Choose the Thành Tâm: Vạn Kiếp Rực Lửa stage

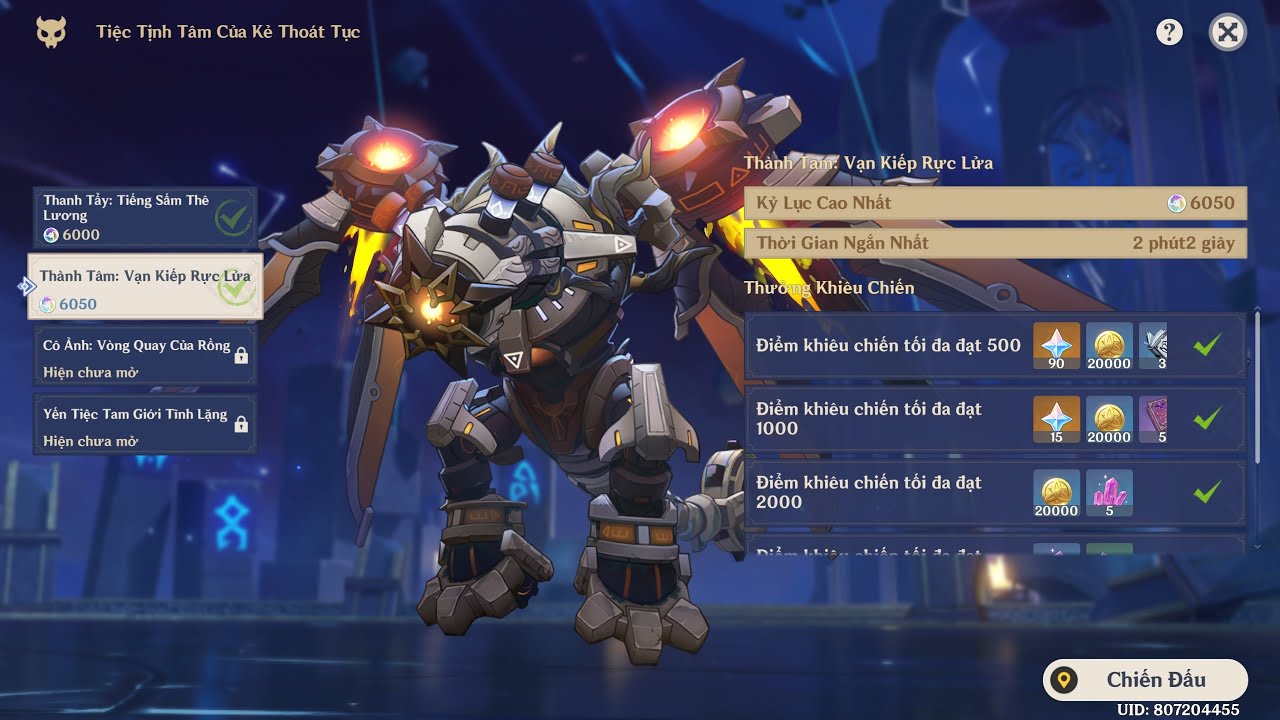[x=145, y=286]
